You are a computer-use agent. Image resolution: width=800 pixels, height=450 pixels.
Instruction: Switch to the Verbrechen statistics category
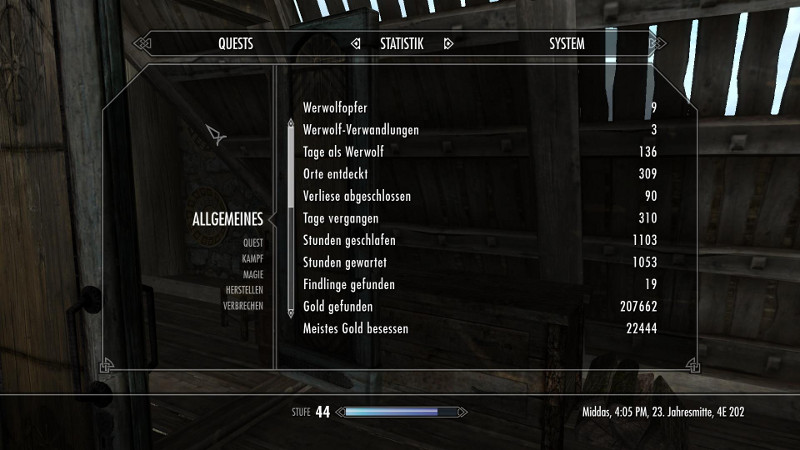point(243,306)
